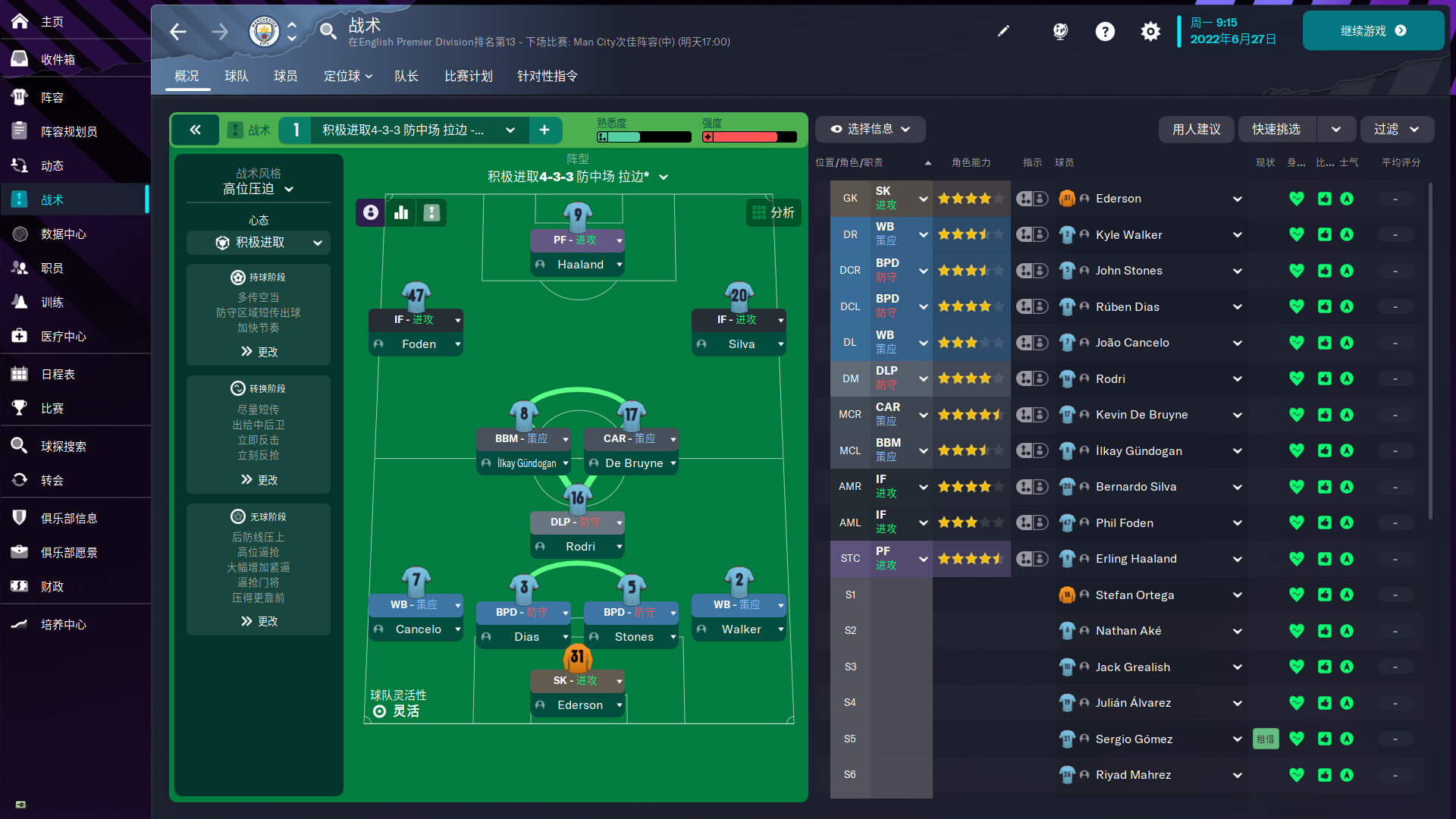Open the 比赛计划 (Match Plans) tab
1456x819 pixels.
[469, 76]
